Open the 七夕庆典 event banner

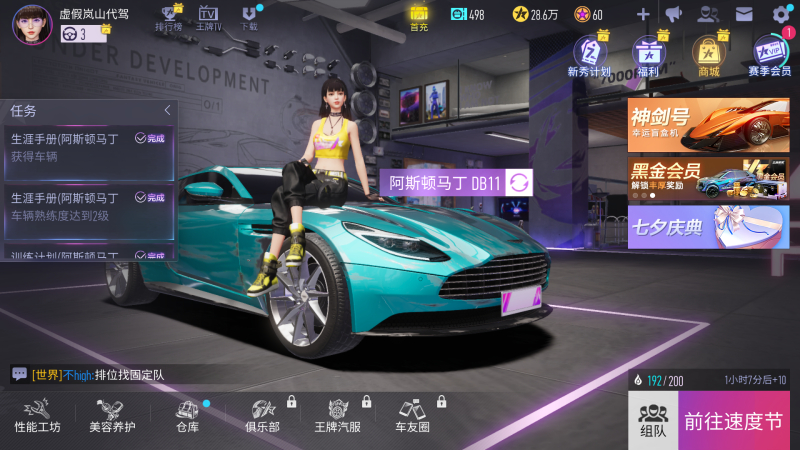[708, 226]
